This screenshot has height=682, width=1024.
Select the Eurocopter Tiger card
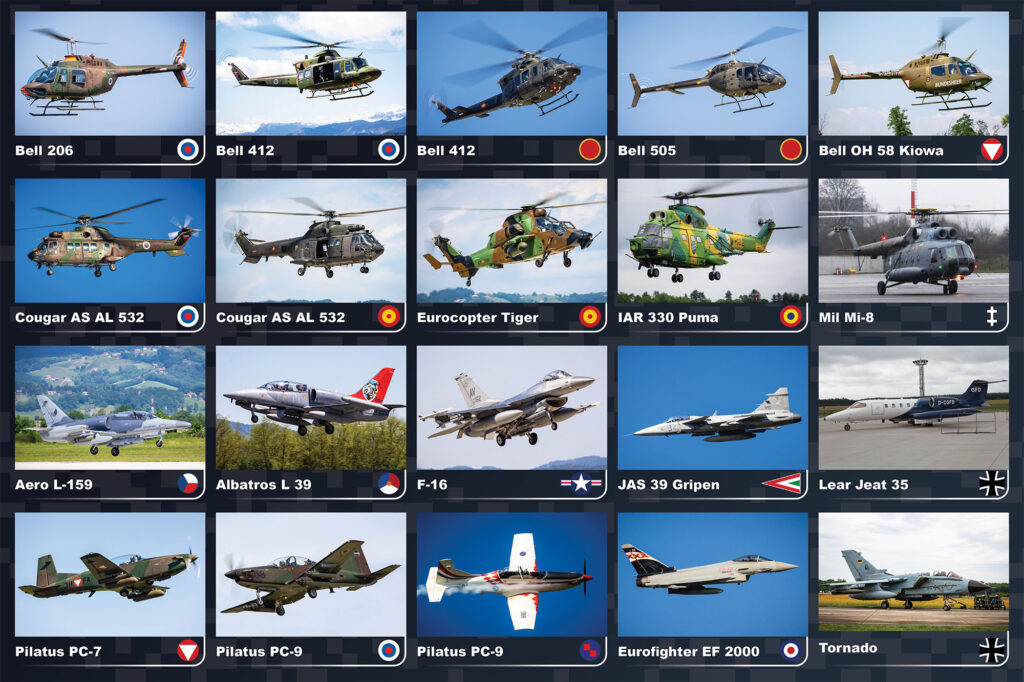(511, 254)
